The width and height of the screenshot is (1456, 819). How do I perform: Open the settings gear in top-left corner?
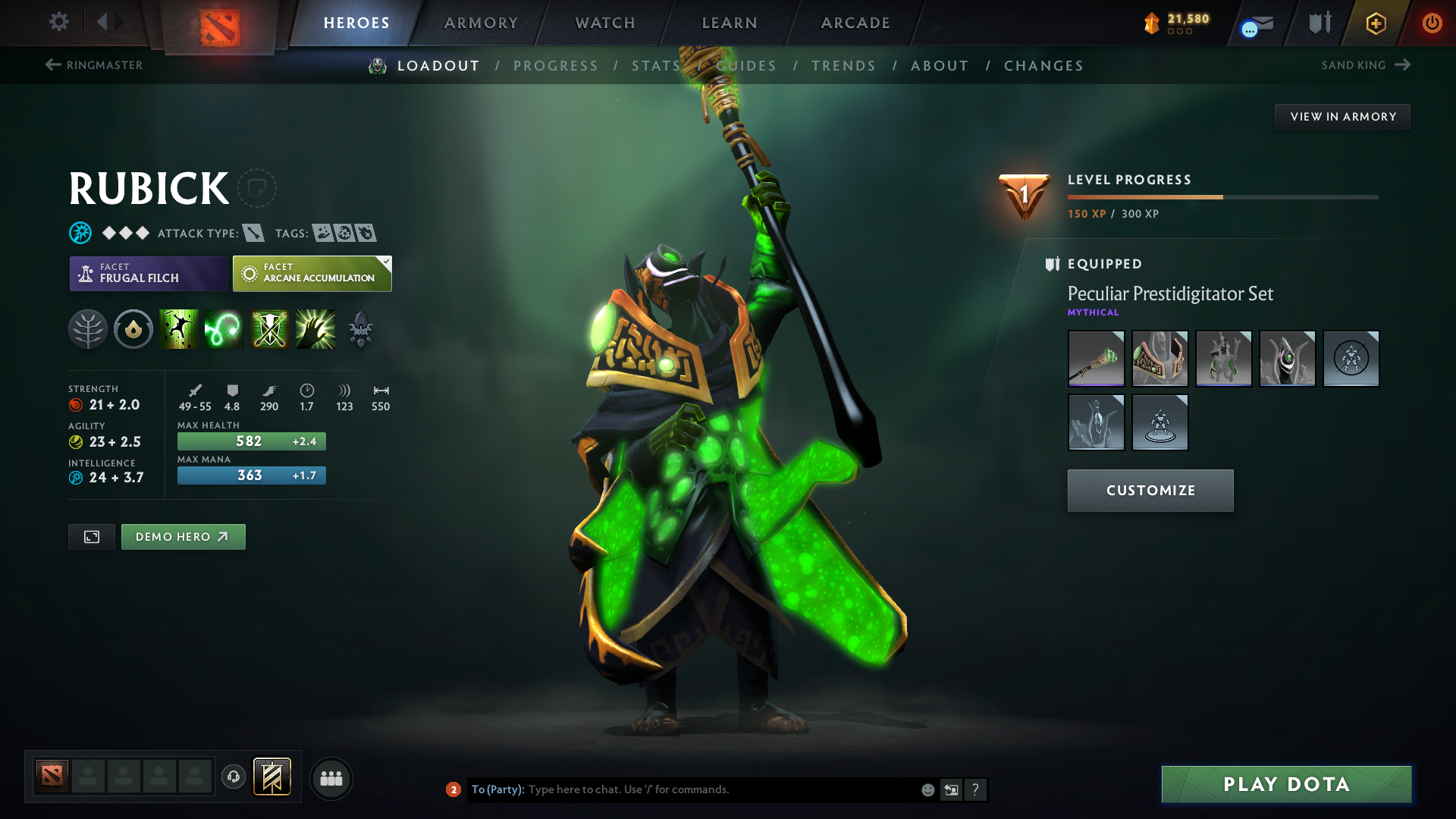[x=59, y=23]
